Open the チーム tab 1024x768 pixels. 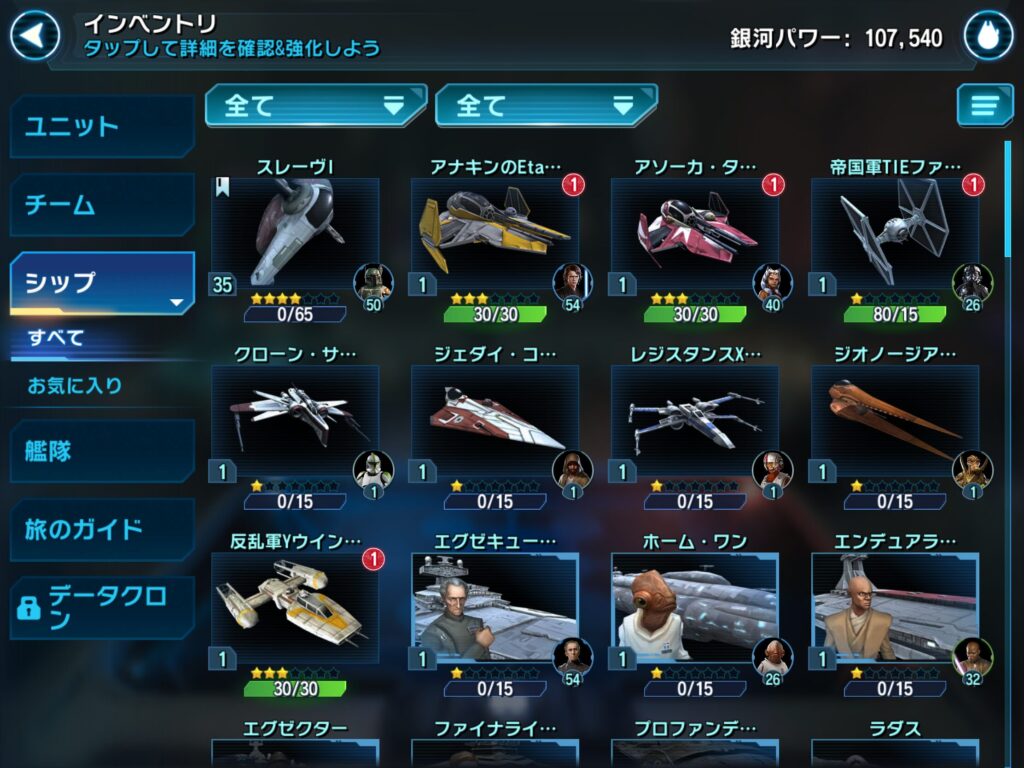(x=102, y=205)
